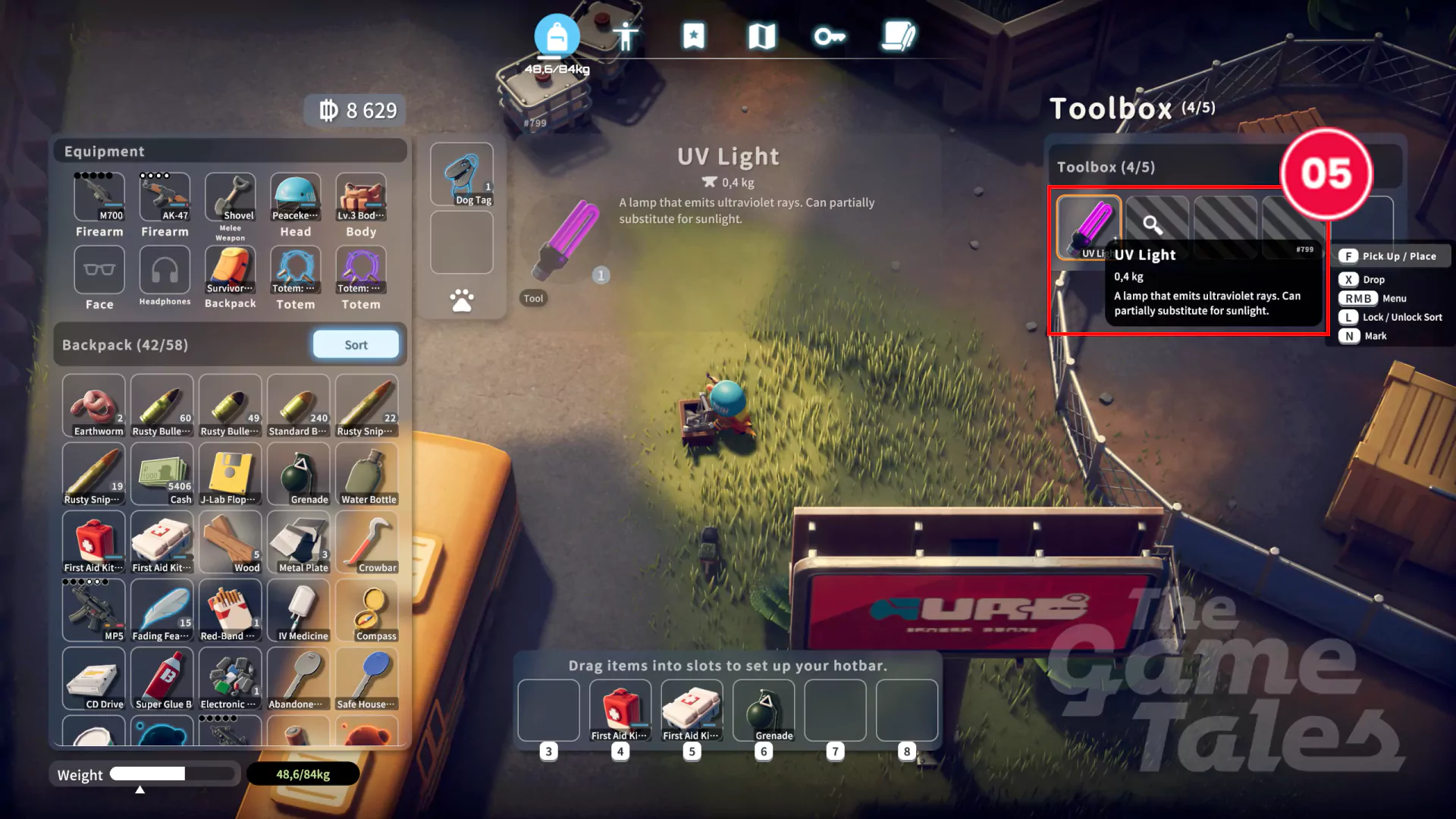Select the Crowbar in backpack

click(367, 542)
